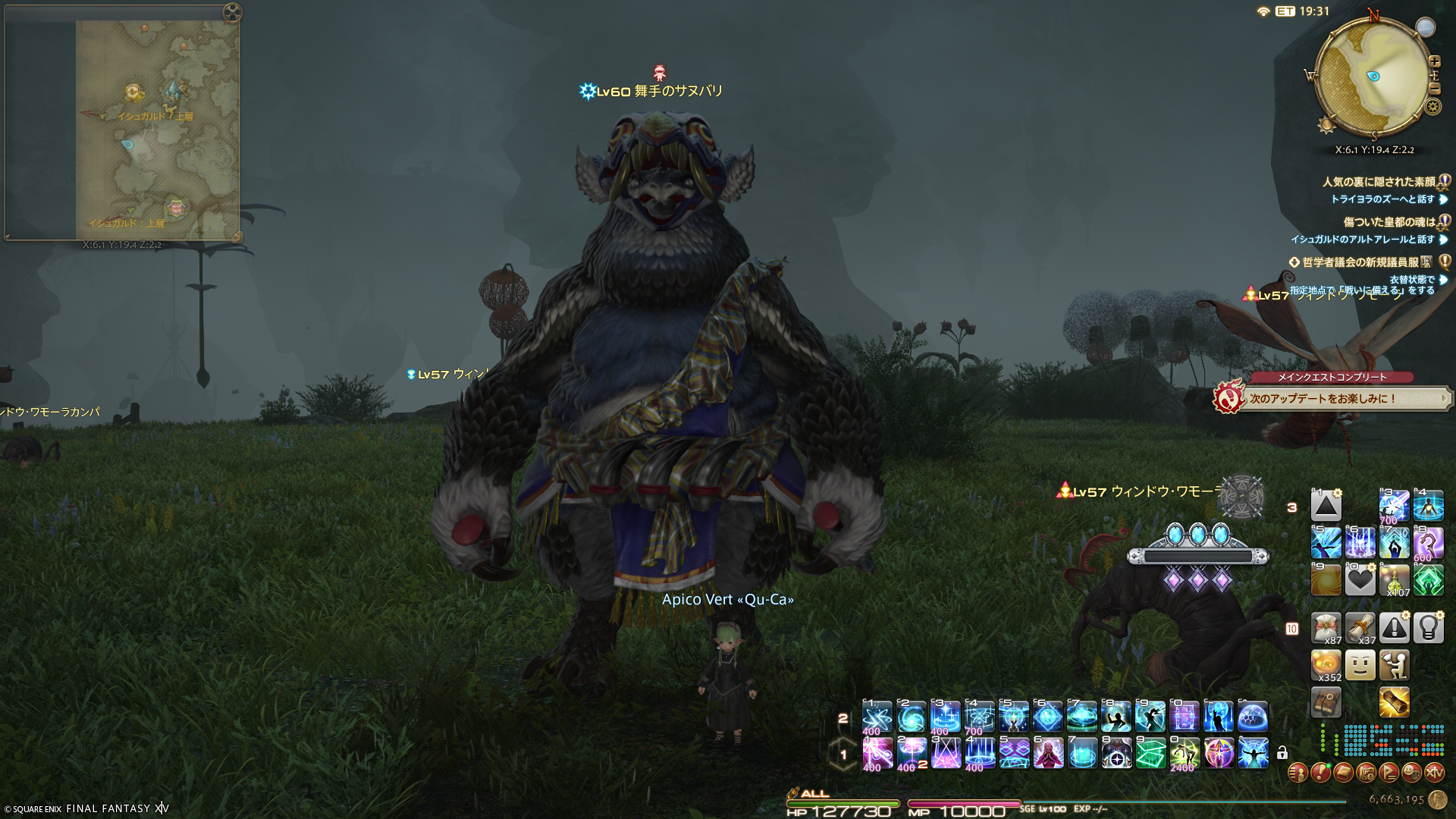The height and width of the screenshot is (819, 1456).
Task: Activate the blue honeycomb dome shield ability
Action: pyautogui.click(x=1253, y=717)
